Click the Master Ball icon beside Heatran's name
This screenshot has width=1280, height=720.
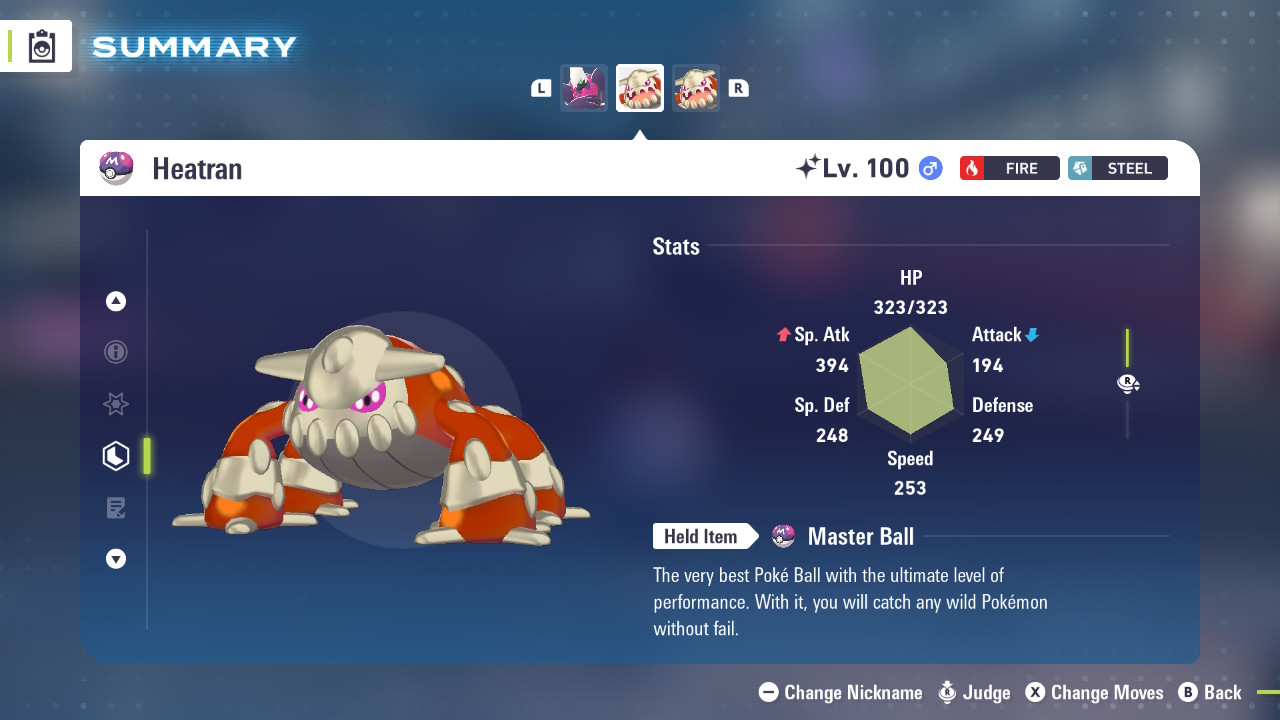116,168
